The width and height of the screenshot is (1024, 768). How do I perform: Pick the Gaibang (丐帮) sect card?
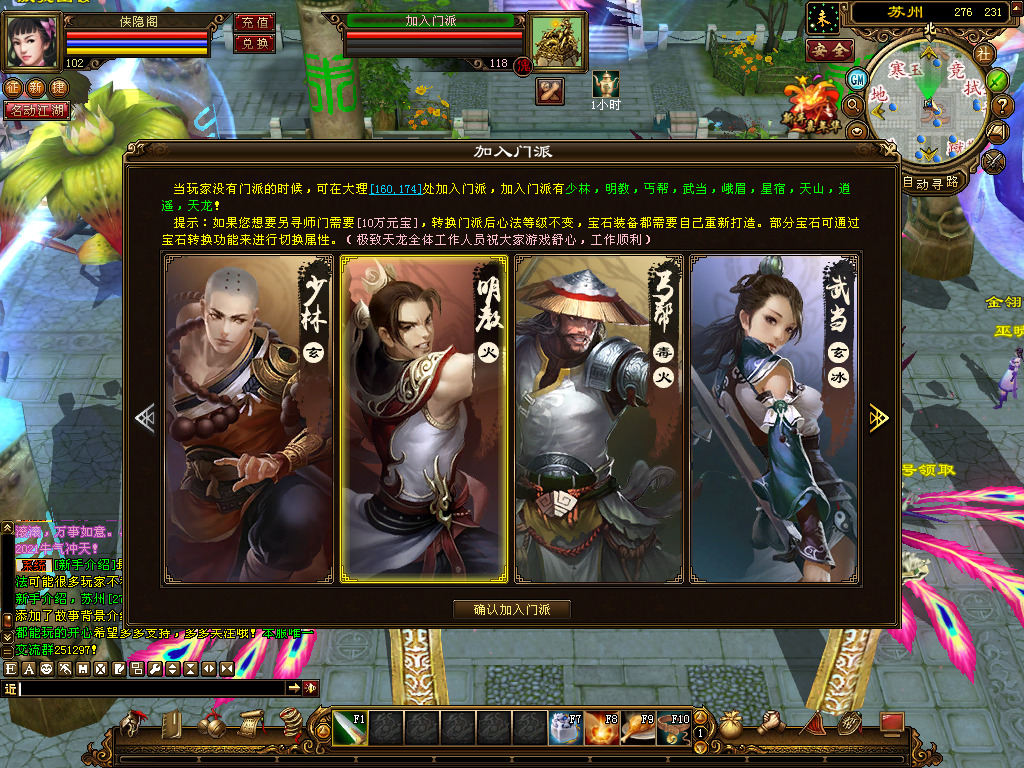coord(598,419)
